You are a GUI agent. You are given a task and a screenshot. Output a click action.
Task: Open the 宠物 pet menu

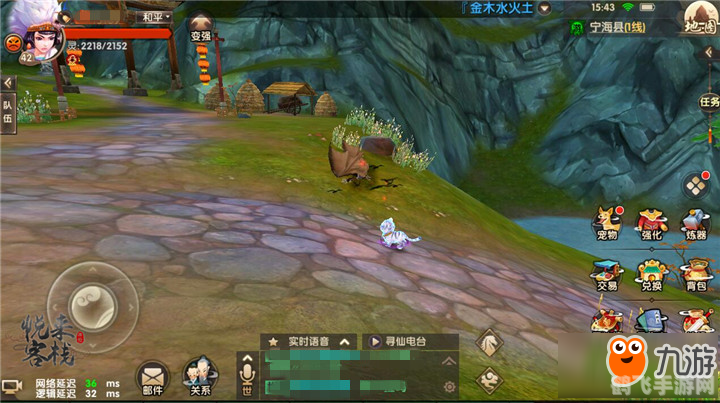(606, 224)
